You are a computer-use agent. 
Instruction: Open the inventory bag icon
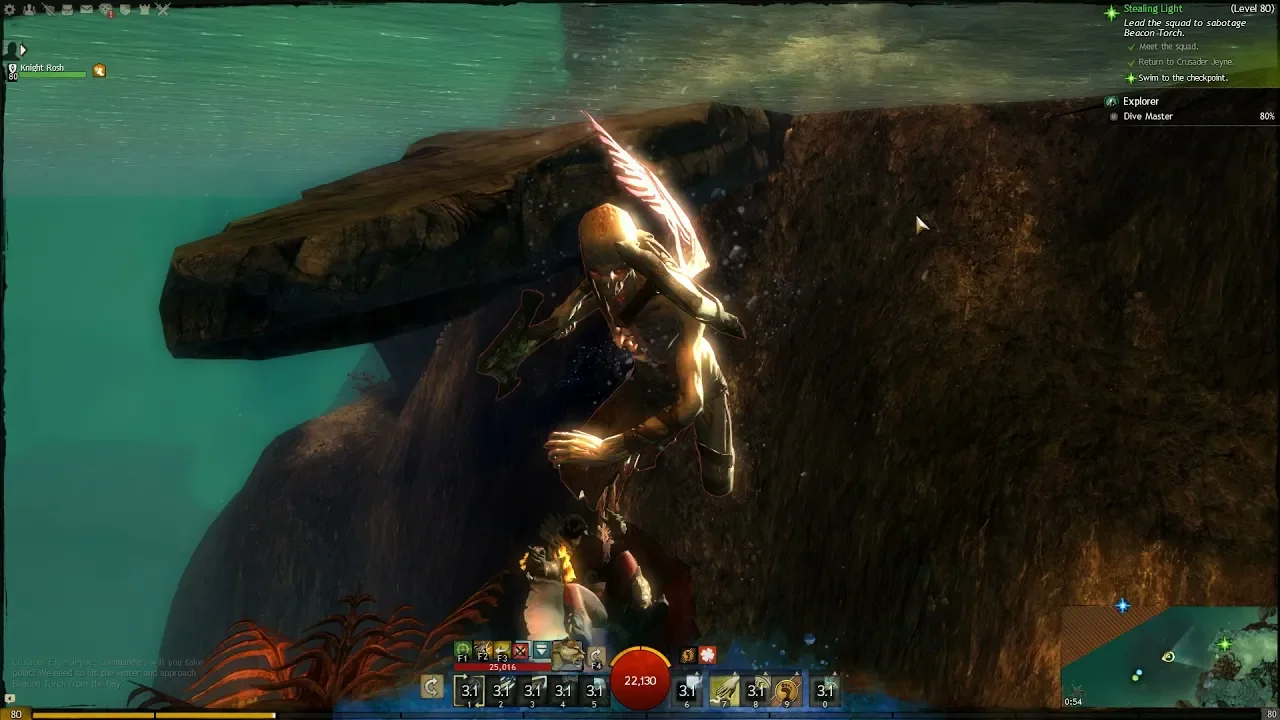pos(67,10)
